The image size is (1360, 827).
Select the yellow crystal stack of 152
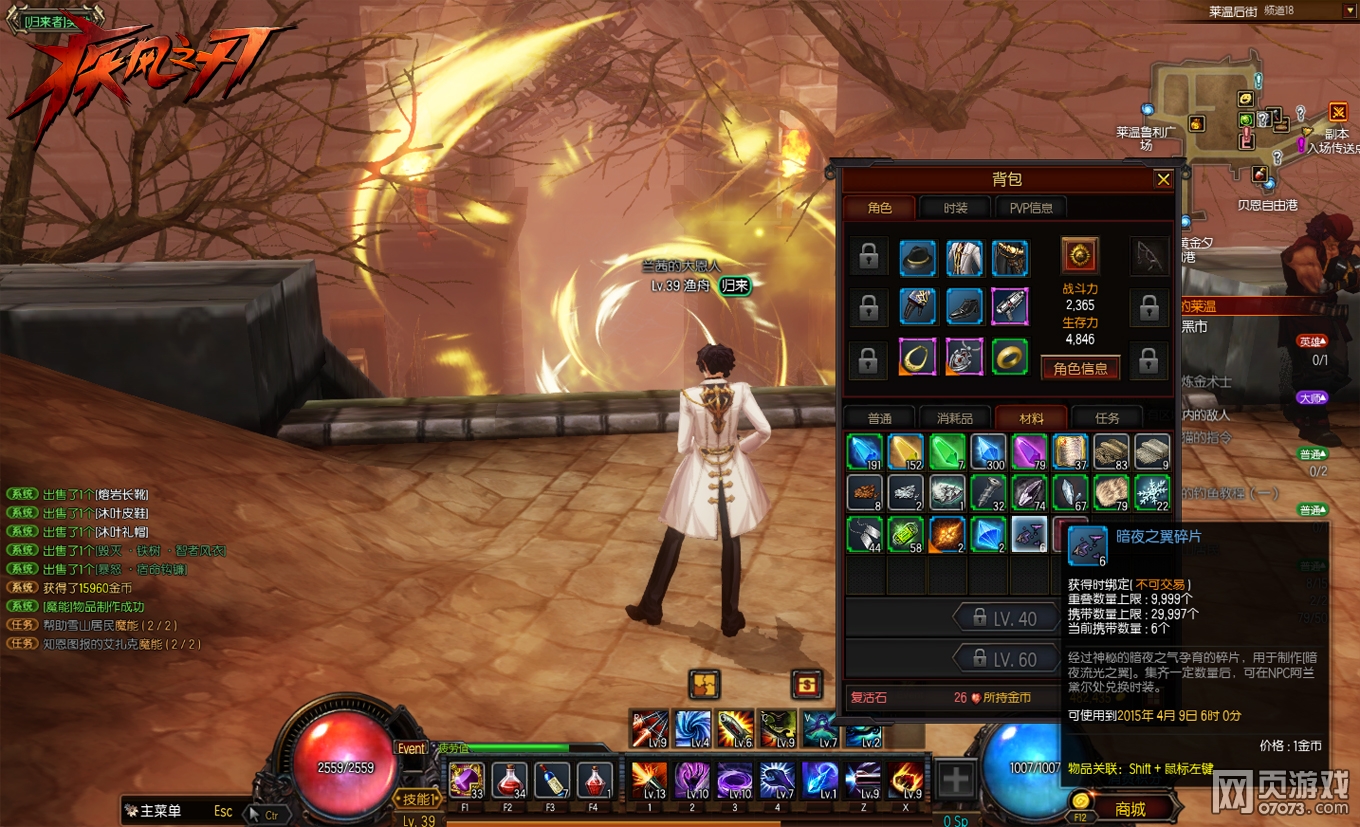[906, 452]
